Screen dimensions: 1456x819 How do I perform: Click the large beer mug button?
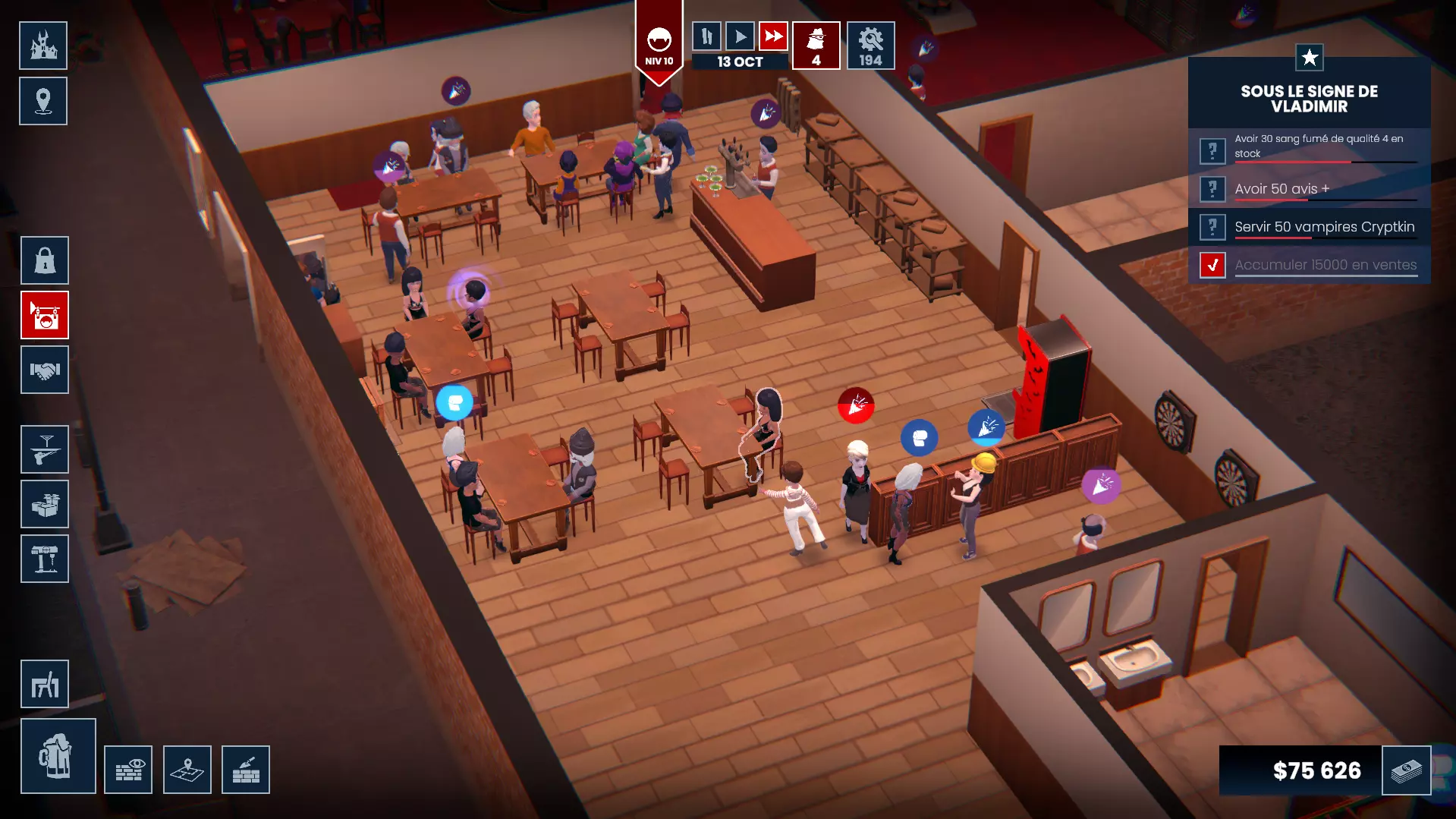58,756
